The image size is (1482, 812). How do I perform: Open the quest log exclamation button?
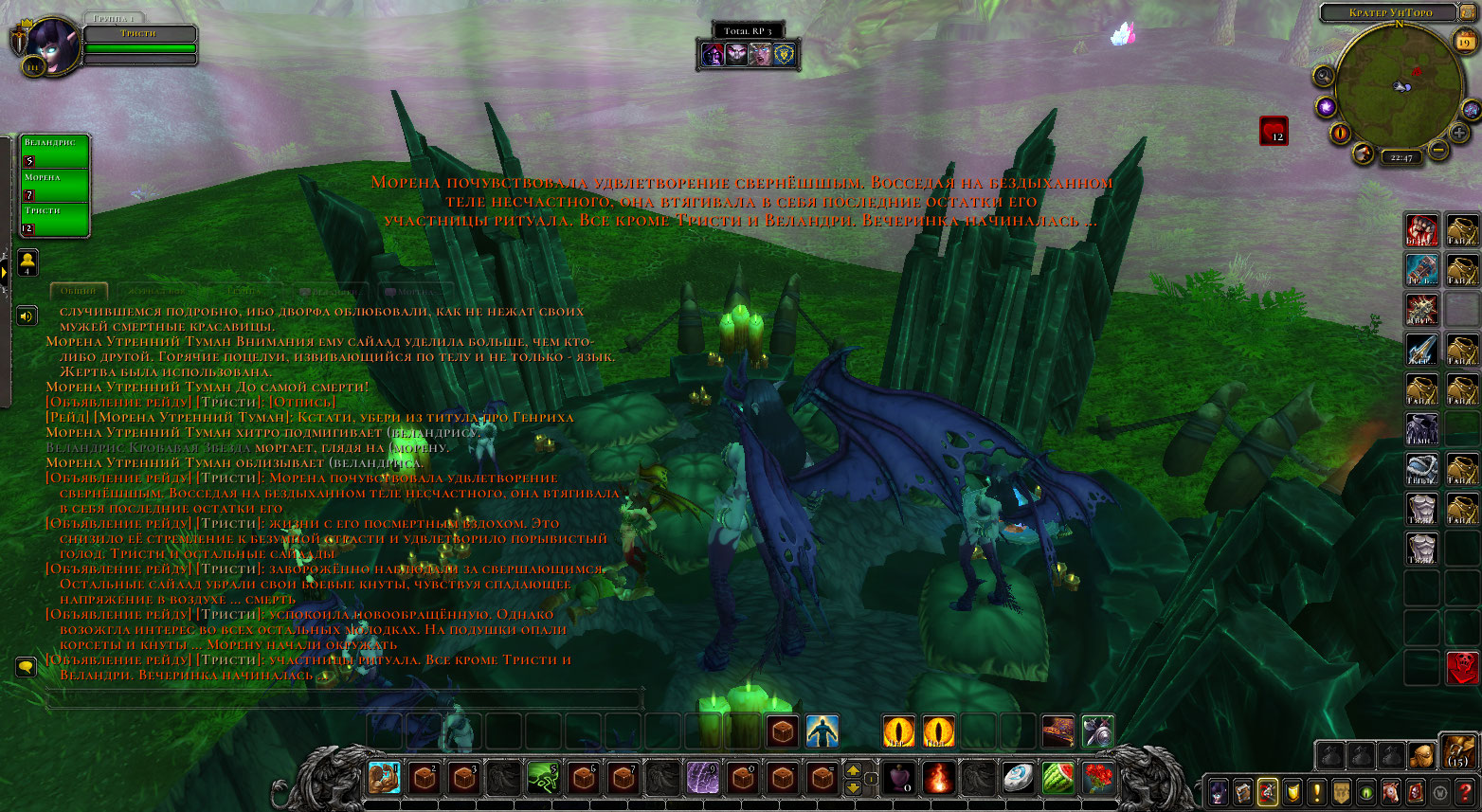click(1316, 791)
